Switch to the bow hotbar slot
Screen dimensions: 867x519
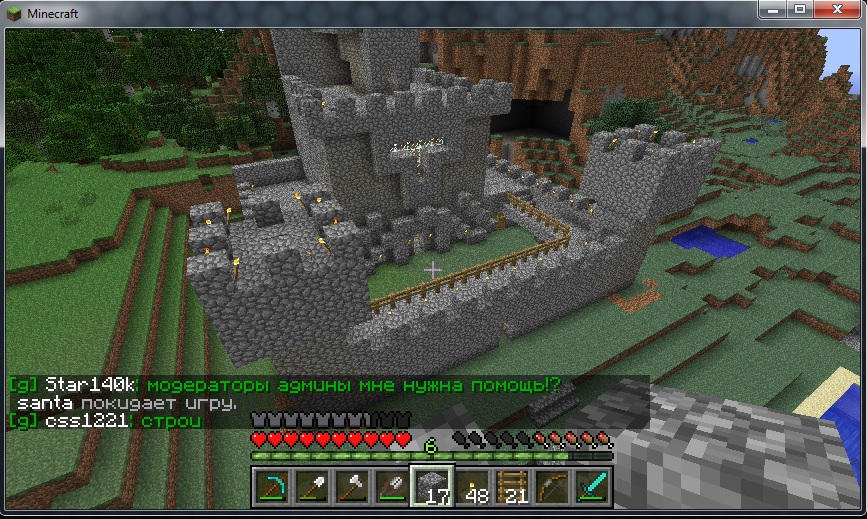tap(552, 487)
